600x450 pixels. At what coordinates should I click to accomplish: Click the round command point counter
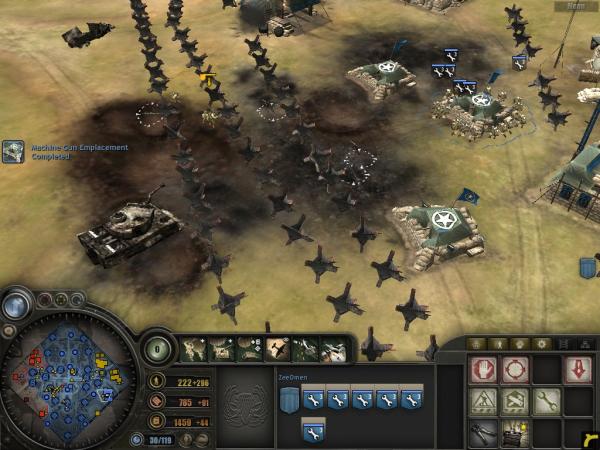(x=157, y=349)
